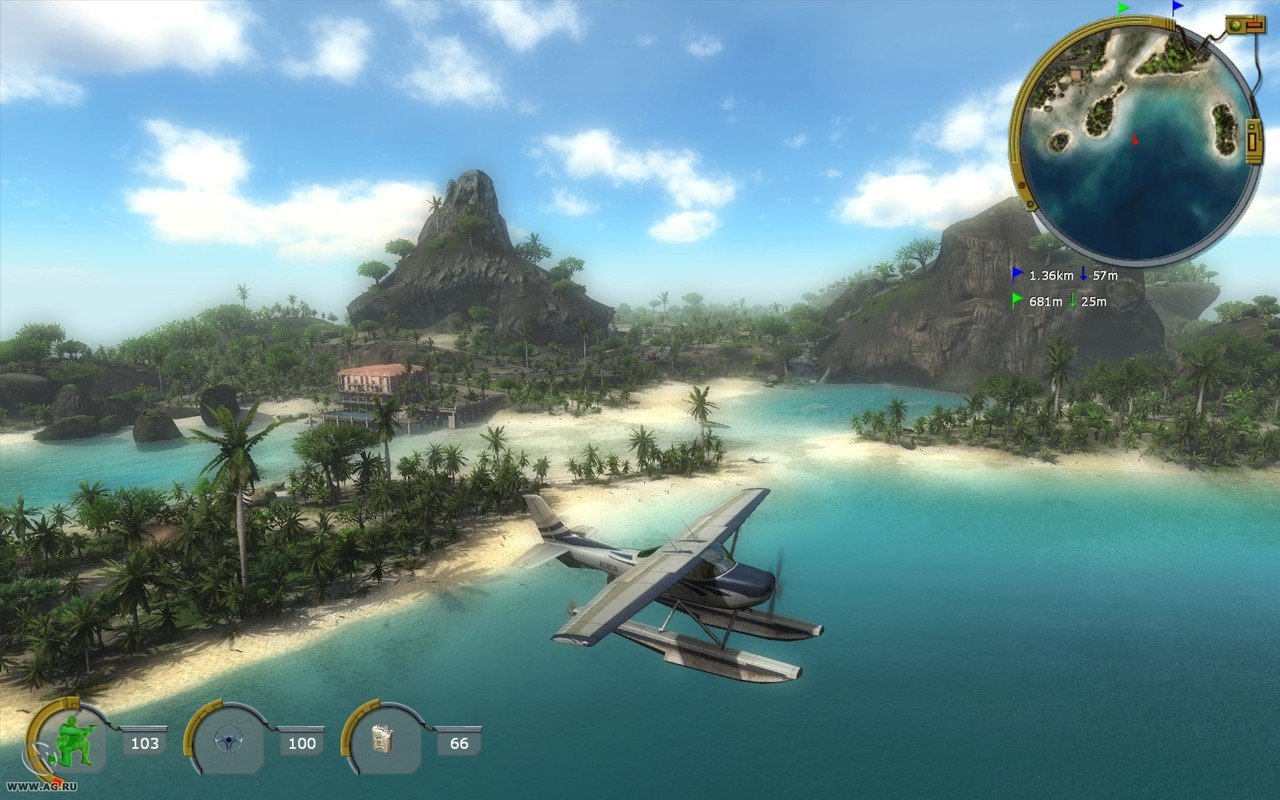Click the steering wheel vehicle icon
The width and height of the screenshot is (1280, 800).
(x=229, y=742)
